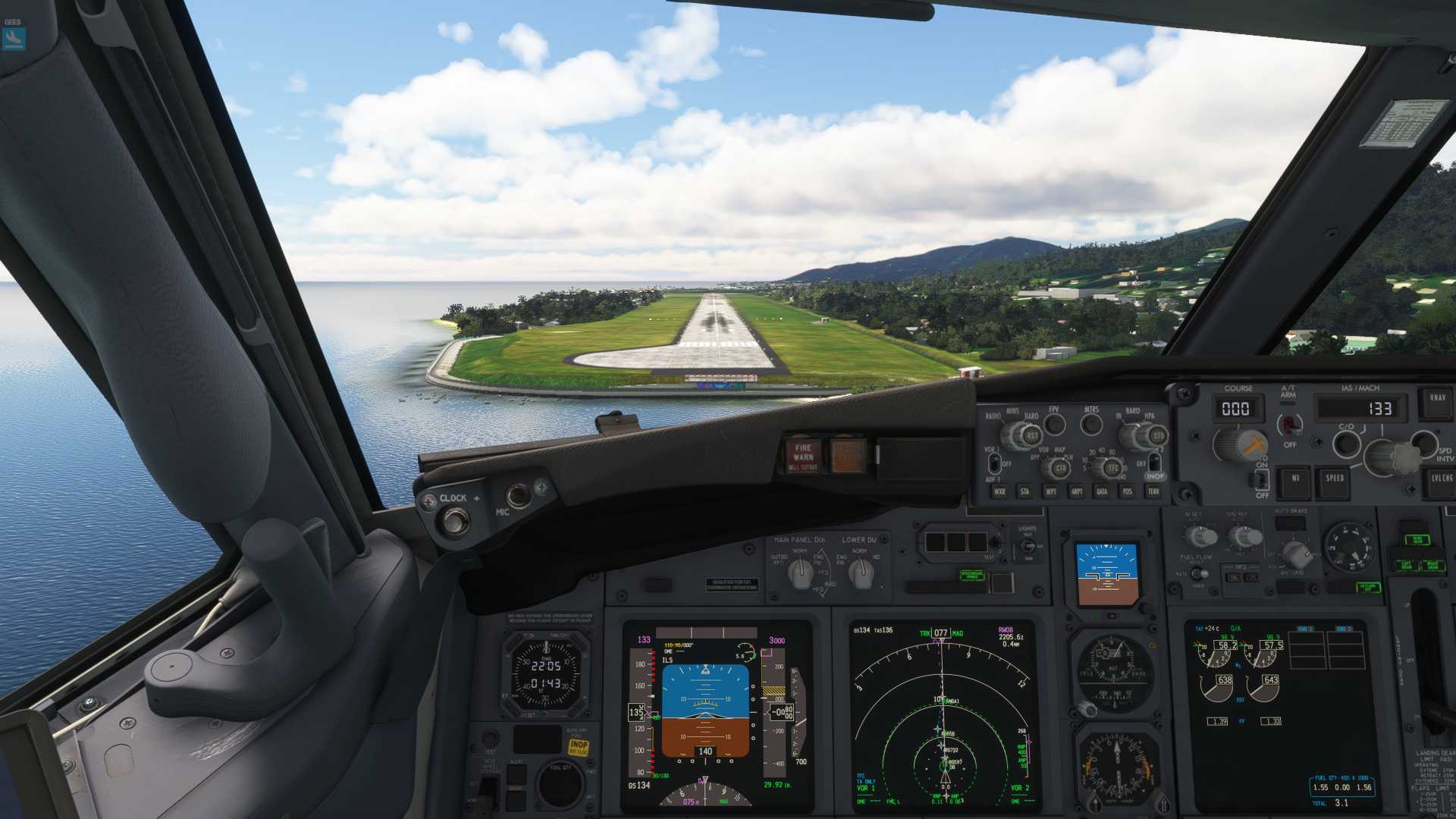1456x819 pixels.
Task: Engage the N1 autothrottle mode button
Action: [x=1294, y=480]
